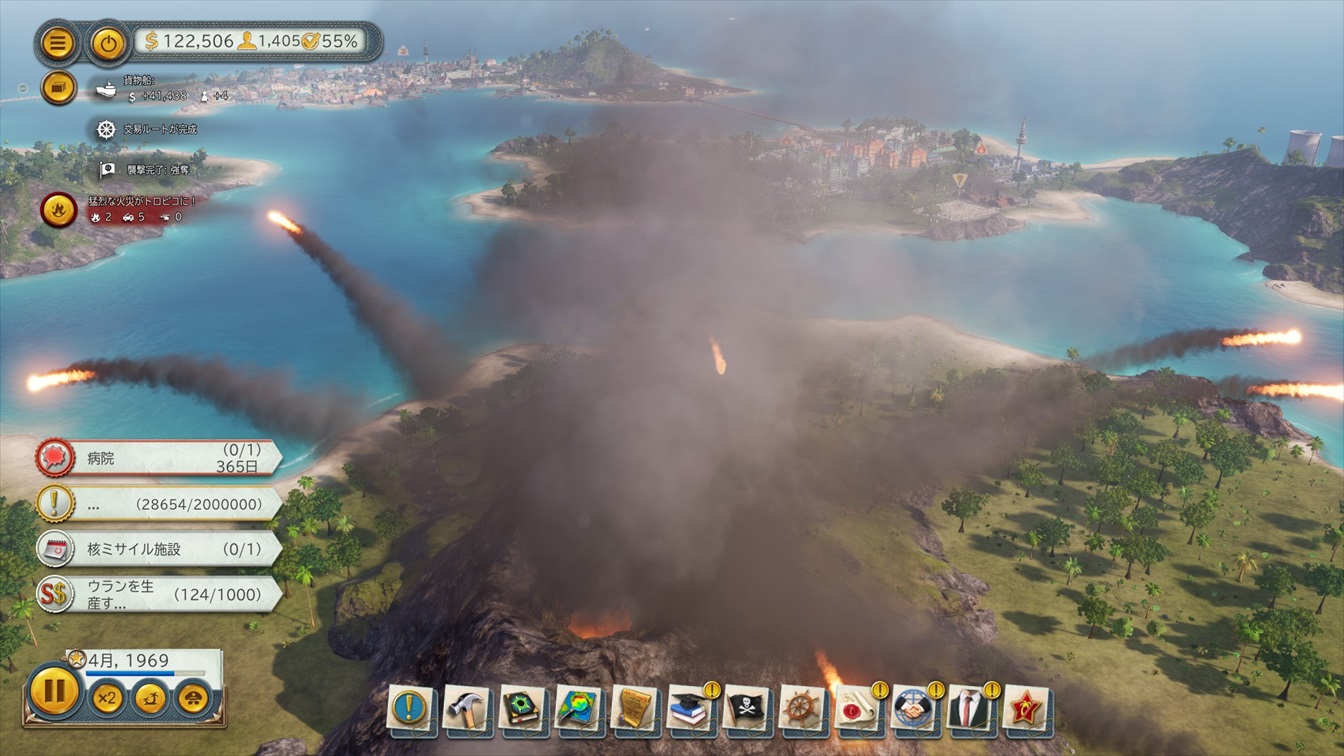Open the graduation cap research menu
Viewport: 1344px width, 756px height.
690,708
